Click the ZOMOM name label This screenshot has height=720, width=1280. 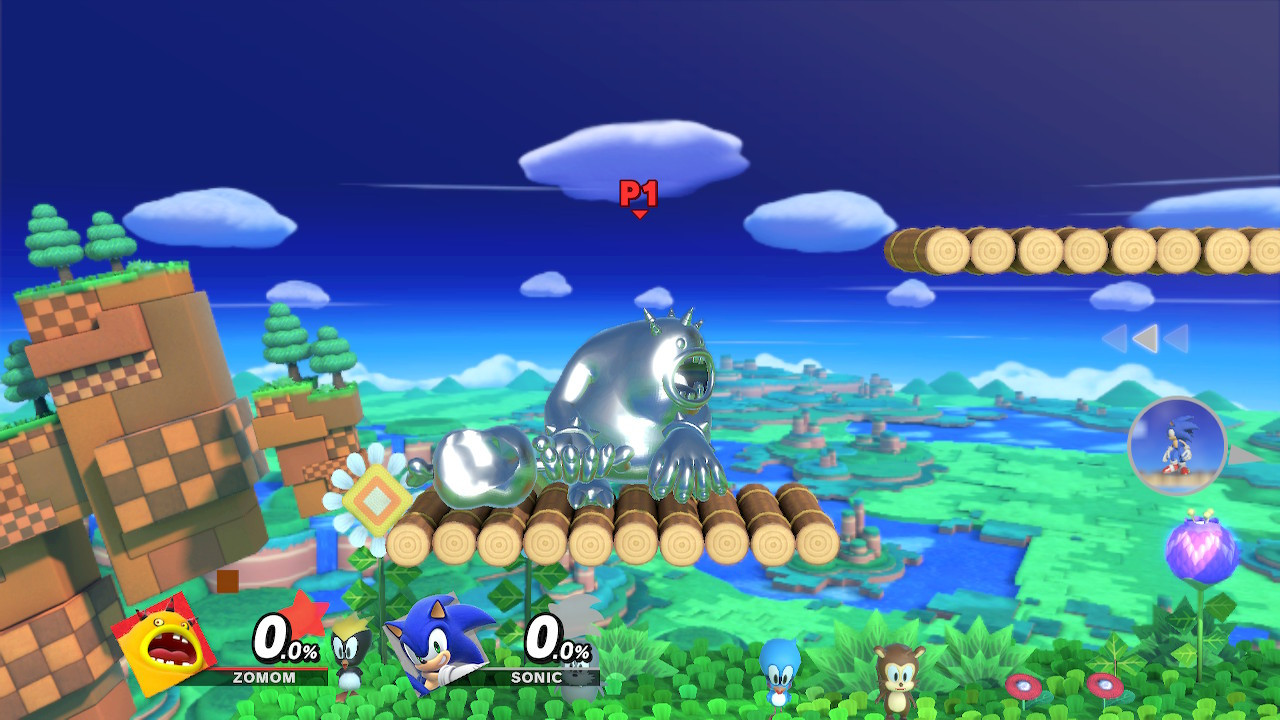point(264,676)
